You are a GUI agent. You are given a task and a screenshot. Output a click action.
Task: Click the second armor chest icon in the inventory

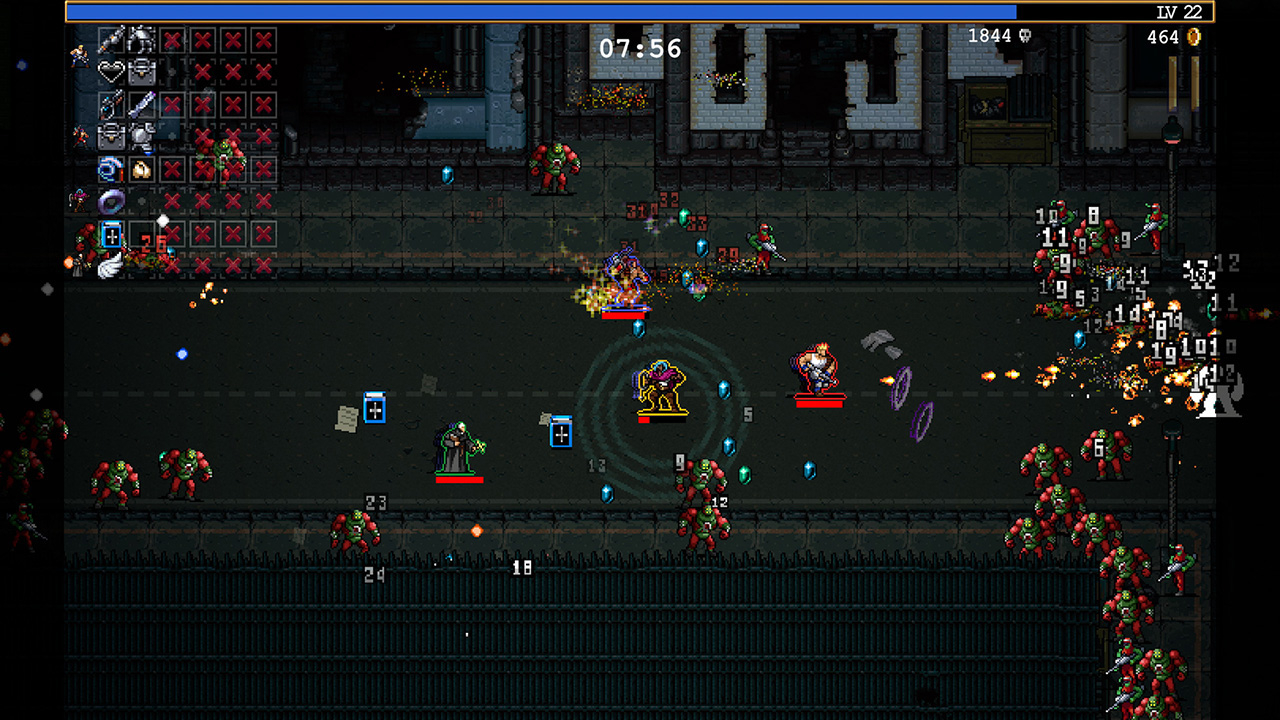[x=111, y=138]
